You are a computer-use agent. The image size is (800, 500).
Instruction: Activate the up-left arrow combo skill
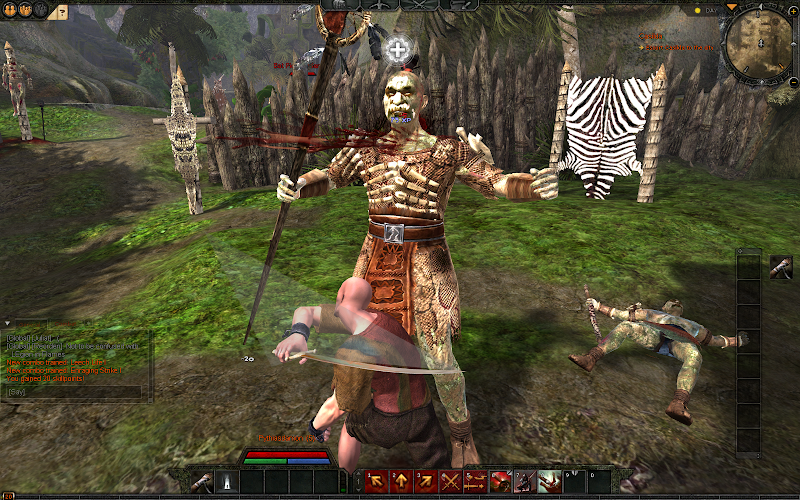(x=378, y=482)
